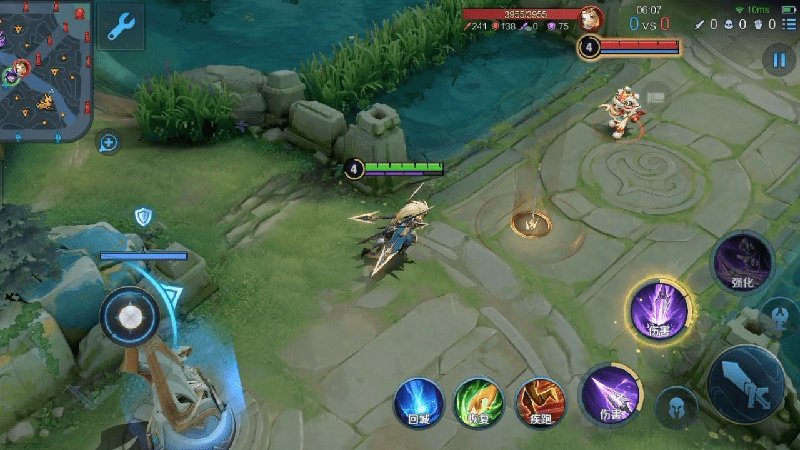Use the green 恢复 heal skill
This screenshot has width=800, height=450.
[x=479, y=404]
